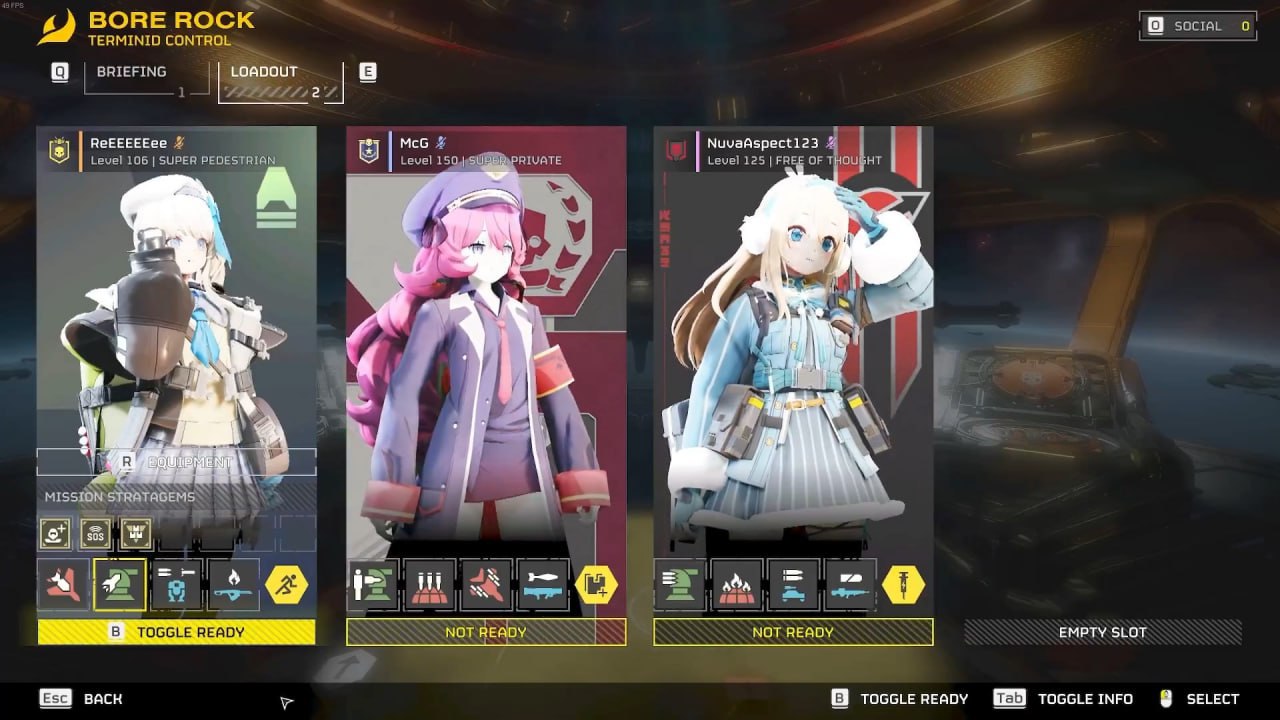Click McG's Not Ready status bar

point(486,632)
